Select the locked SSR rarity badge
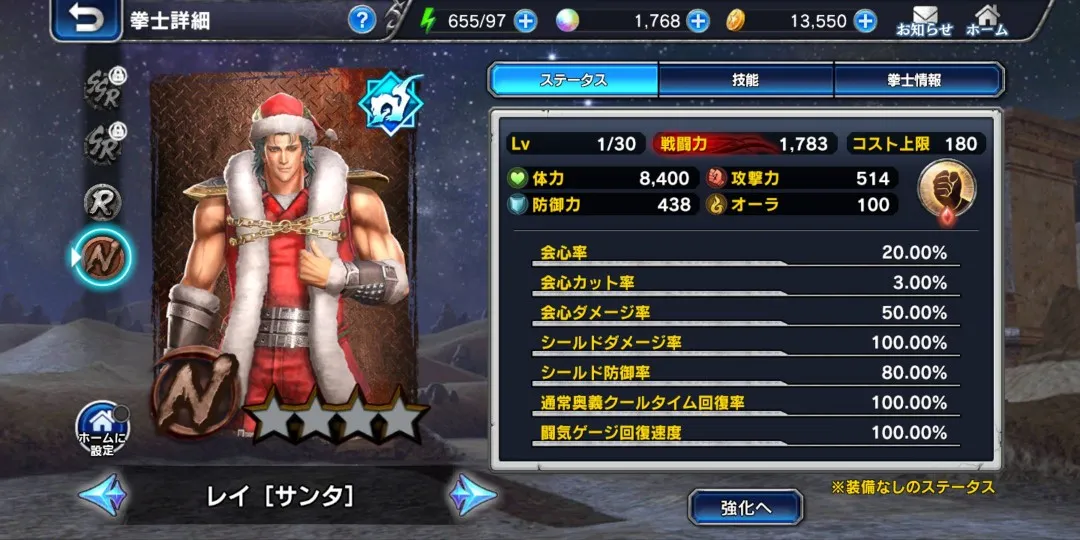 101,88
